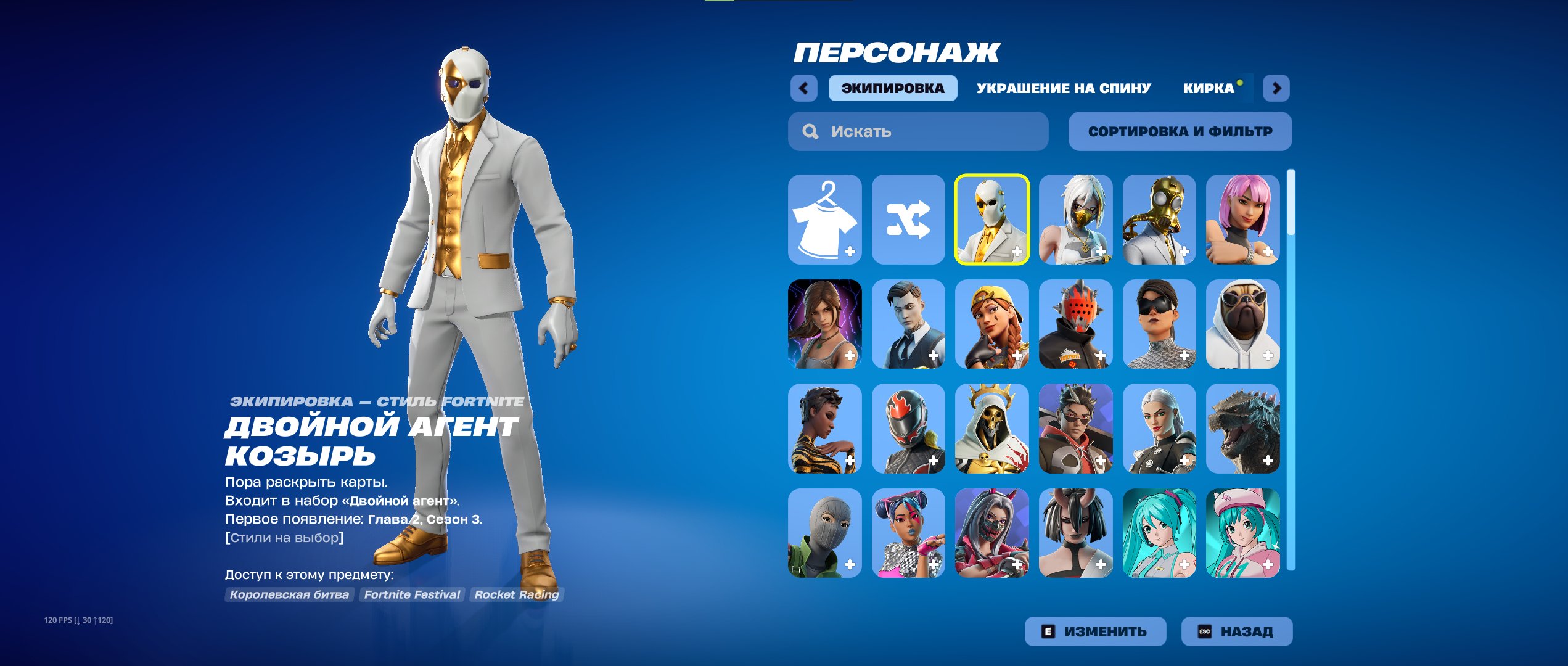Select the random shuffle outfit icon
Image resolution: width=1568 pixels, height=666 pixels.
pyautogui.click(x=908, y=220)
